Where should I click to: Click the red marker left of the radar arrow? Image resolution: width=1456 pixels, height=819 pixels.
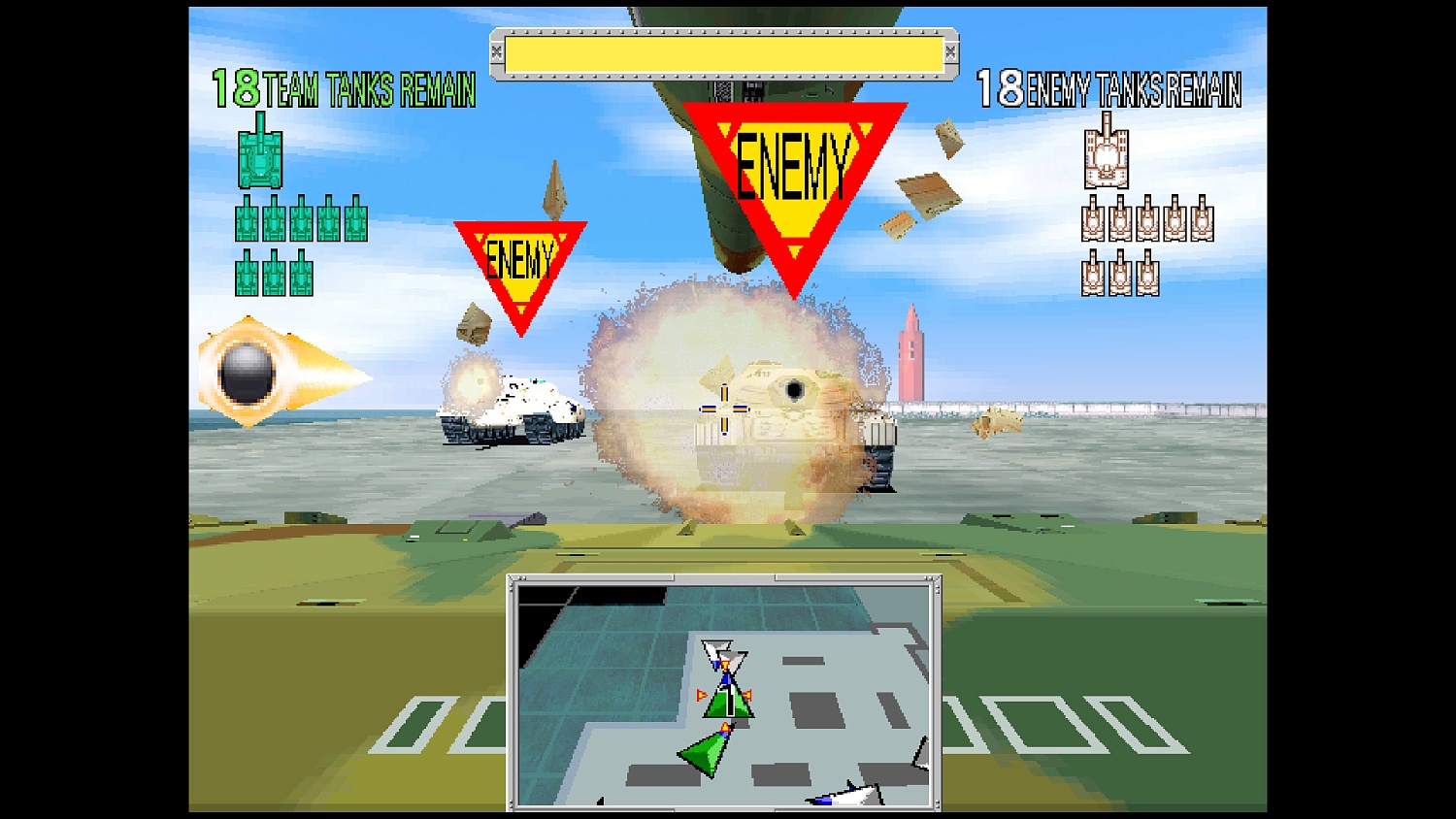point(701,695)
